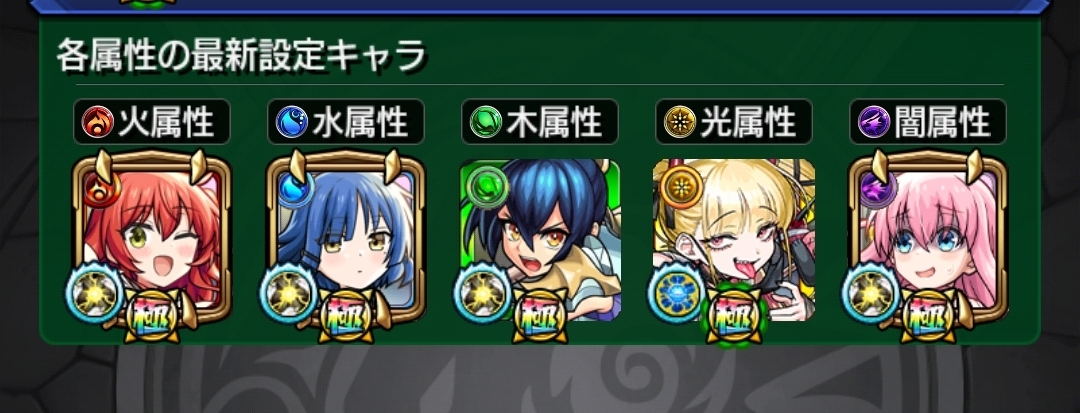Open the 闇属性 dark attribute label
This screenshot has height=413, width=1080.
pos(928,123)
